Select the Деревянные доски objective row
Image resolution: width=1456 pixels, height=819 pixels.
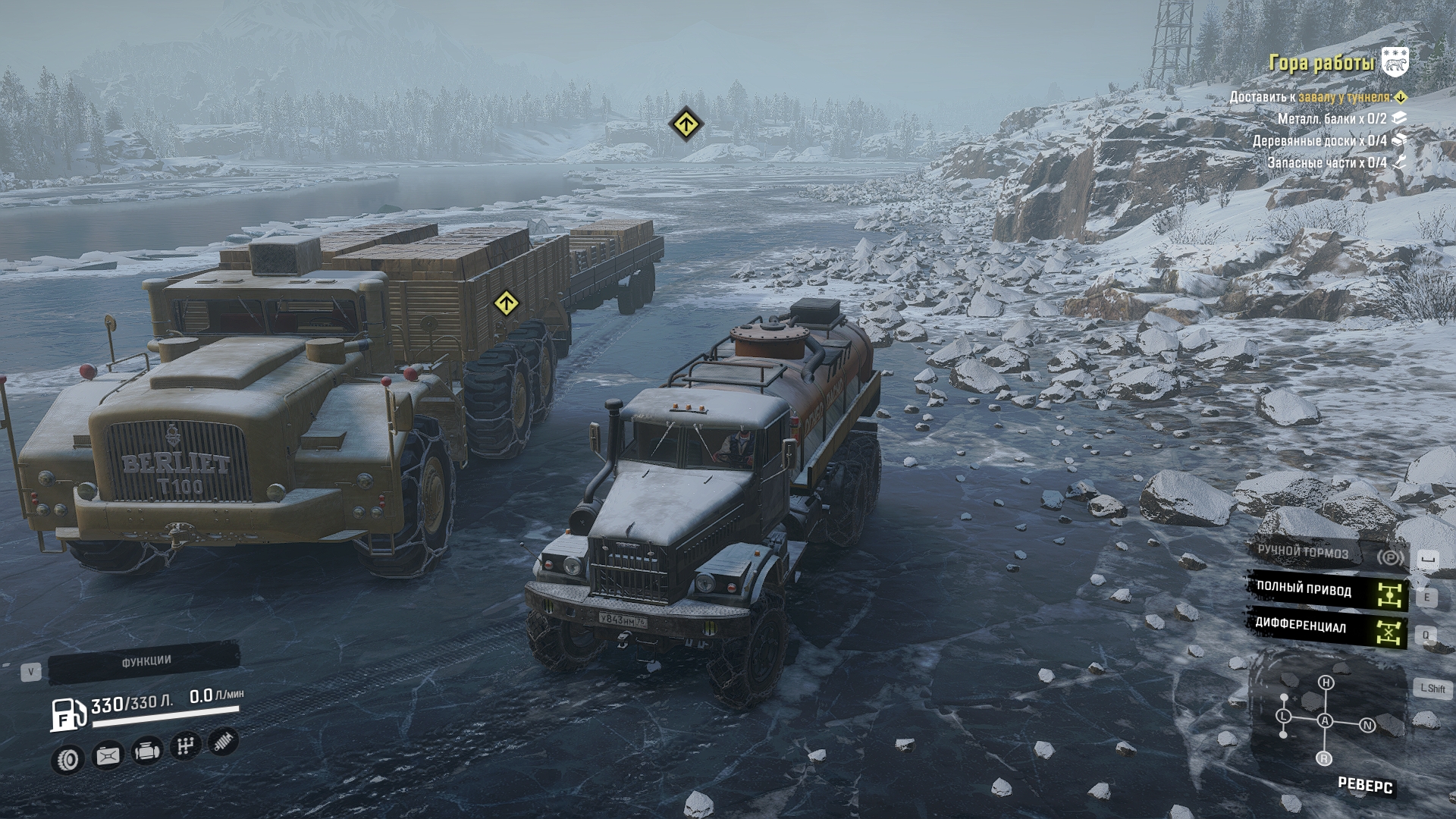coord(1319,141)
